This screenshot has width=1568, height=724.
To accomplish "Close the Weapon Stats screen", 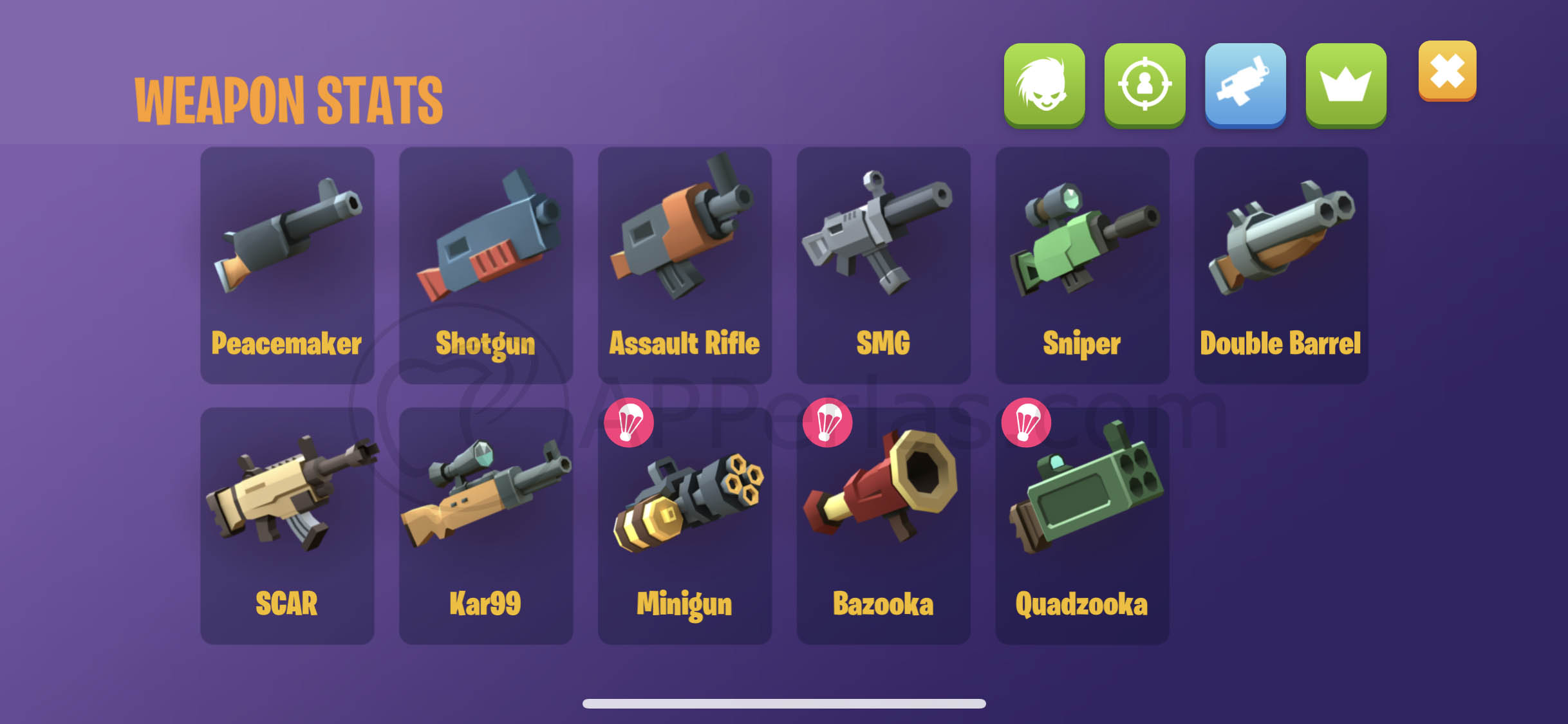I will coord(1446,72).
